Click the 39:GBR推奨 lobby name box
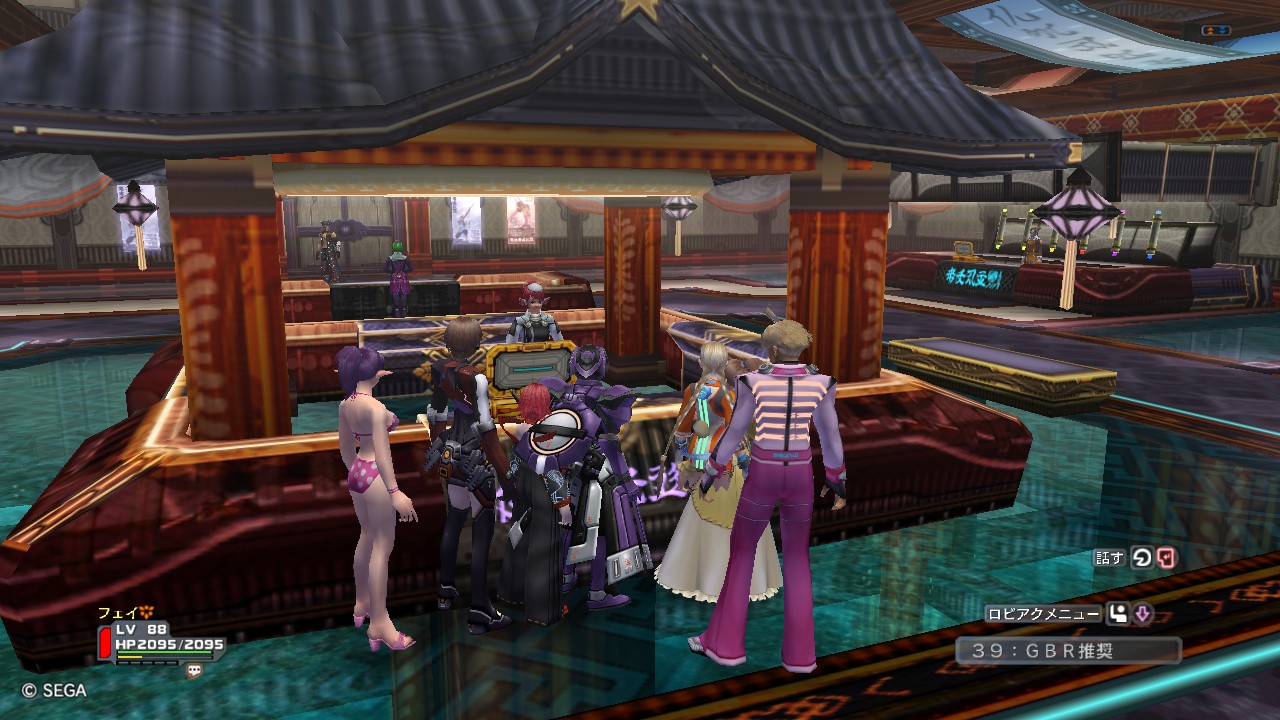 coord(1067,651)
